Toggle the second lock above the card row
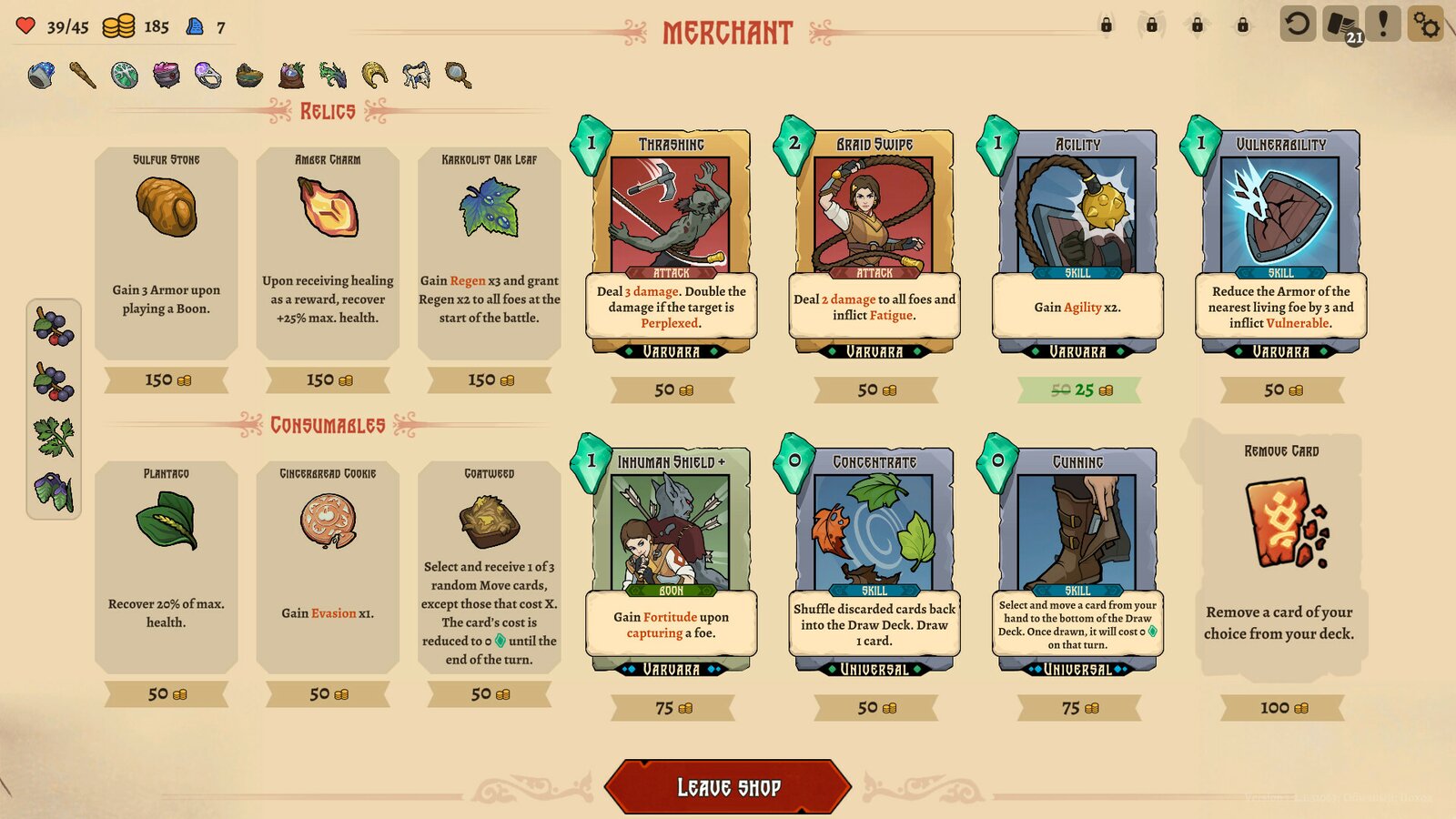Viewport: 1456px width, 819px height. point(1152,25)
